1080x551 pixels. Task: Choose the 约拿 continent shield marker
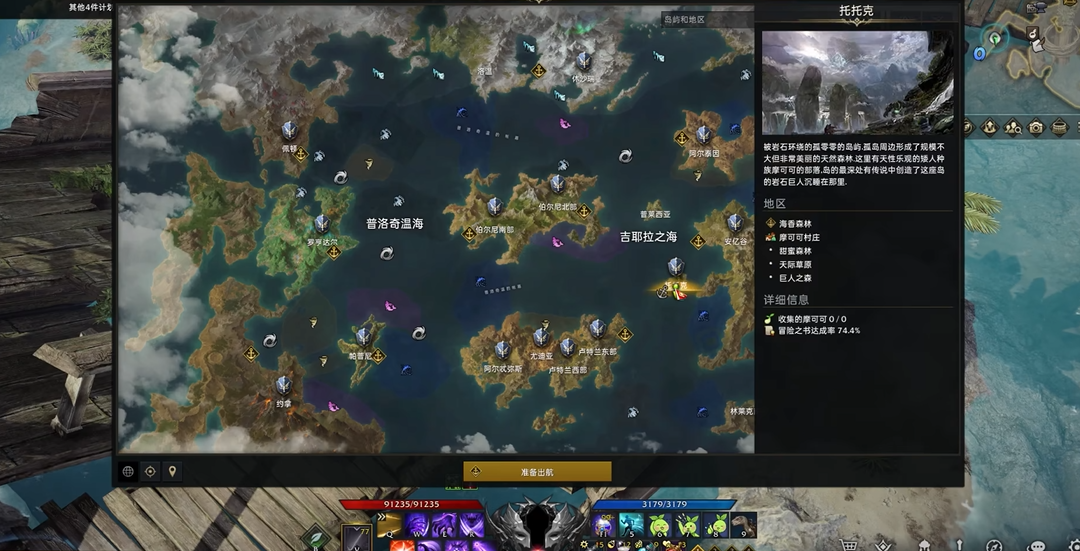pos(284,385)
